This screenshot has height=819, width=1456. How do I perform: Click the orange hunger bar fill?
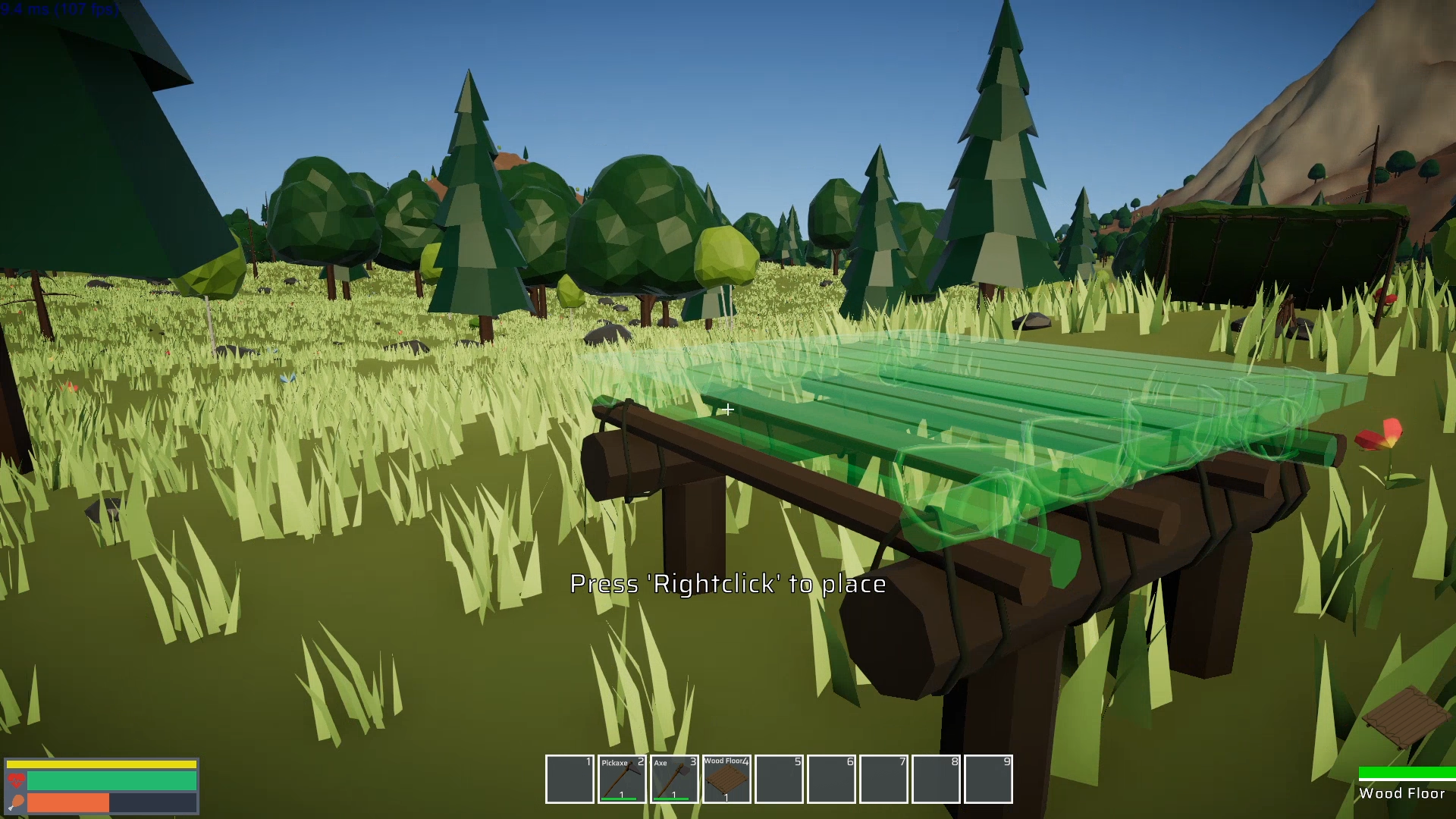tap(68, 802)
